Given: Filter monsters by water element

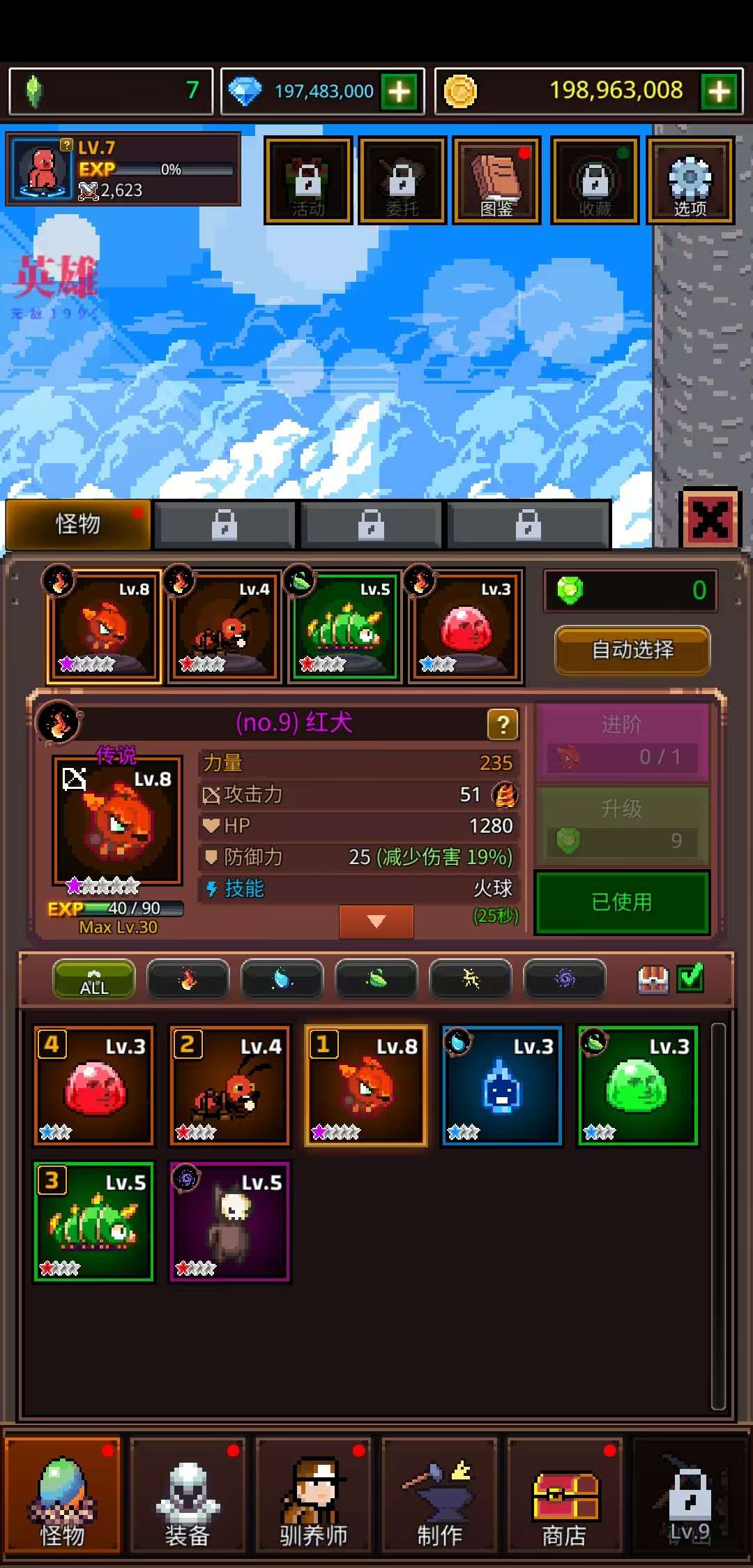Looking at the screenshot, I should (282, 979).
